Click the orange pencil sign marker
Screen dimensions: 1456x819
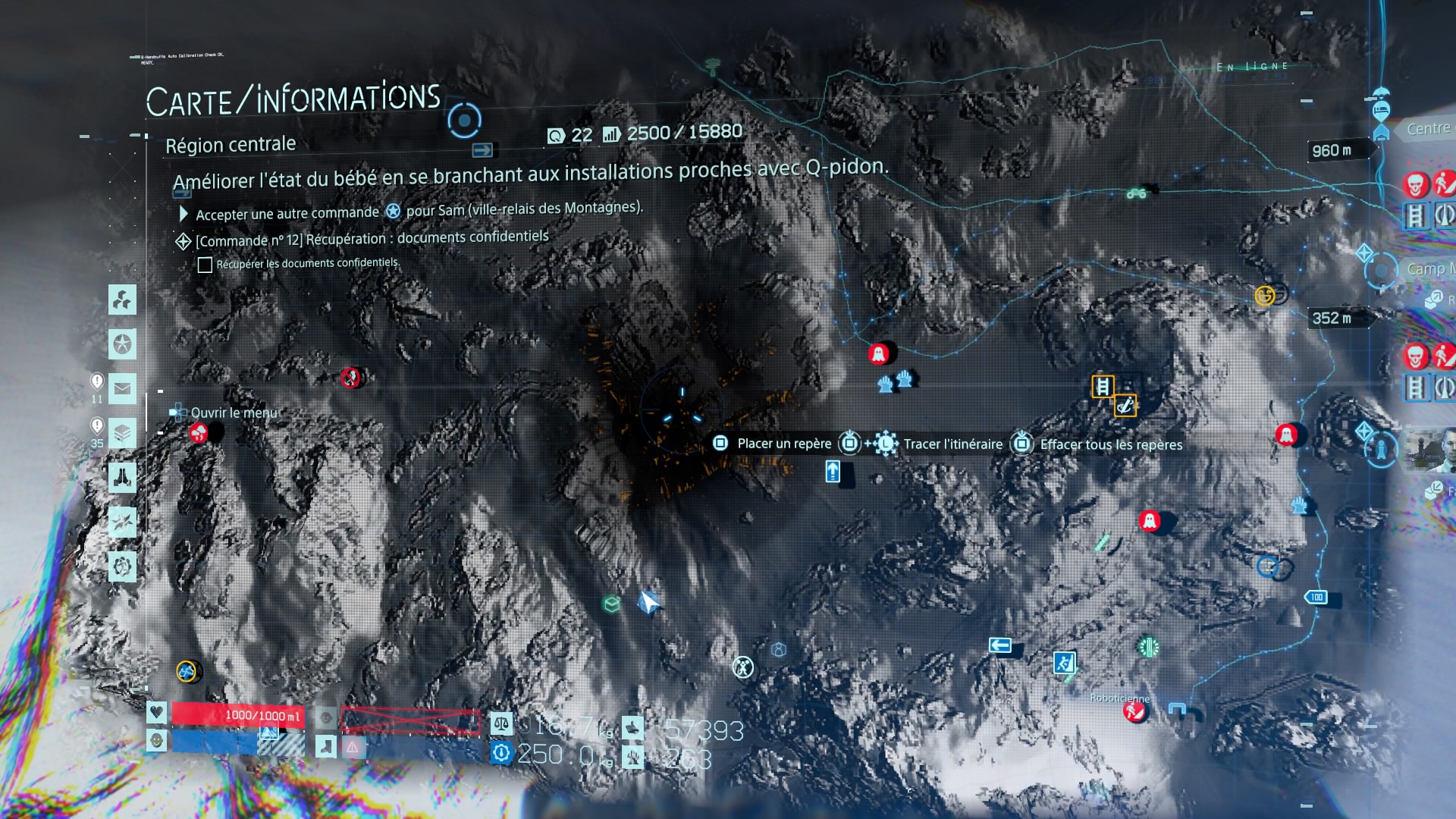pos(1125,406)
